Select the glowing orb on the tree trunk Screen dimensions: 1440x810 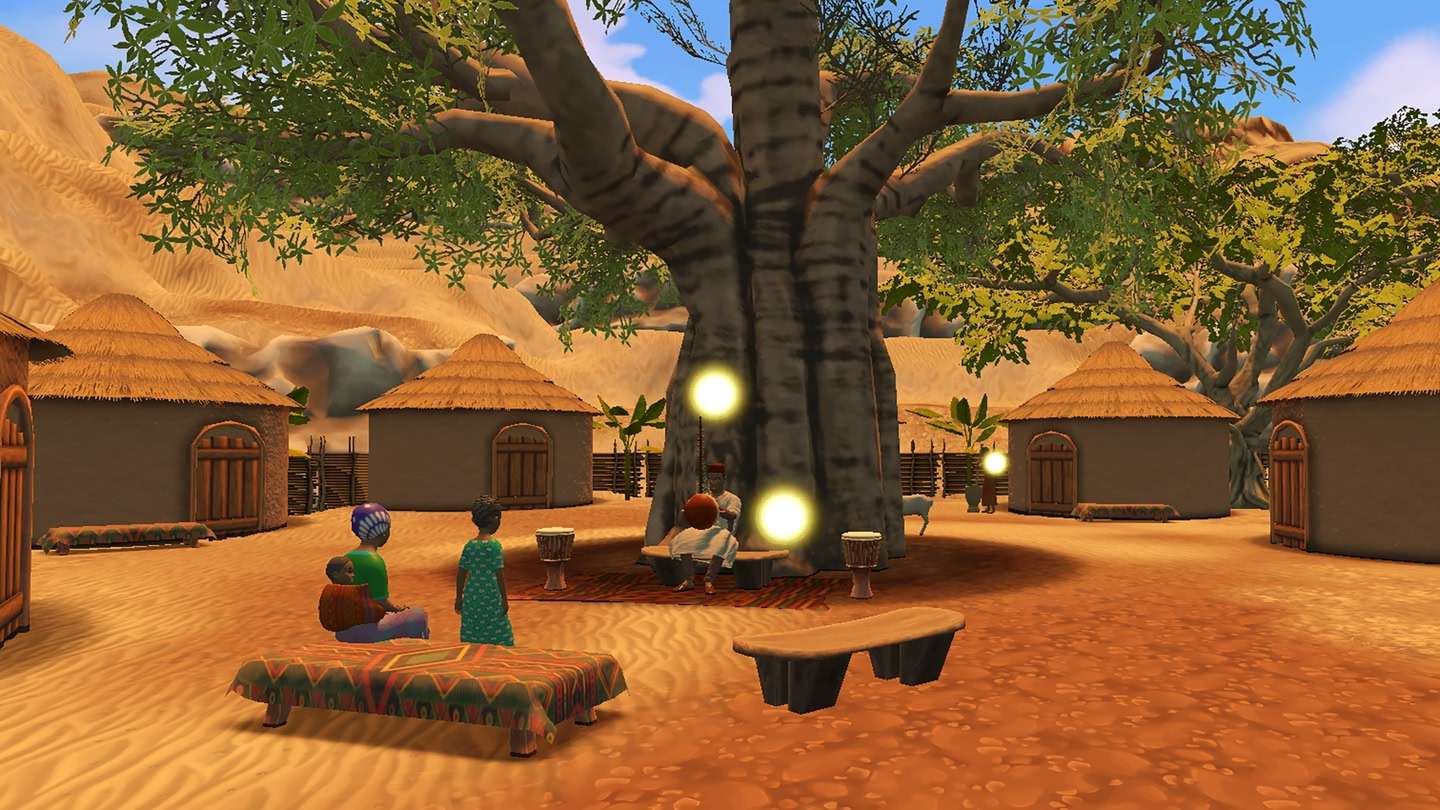click(715, 393)
